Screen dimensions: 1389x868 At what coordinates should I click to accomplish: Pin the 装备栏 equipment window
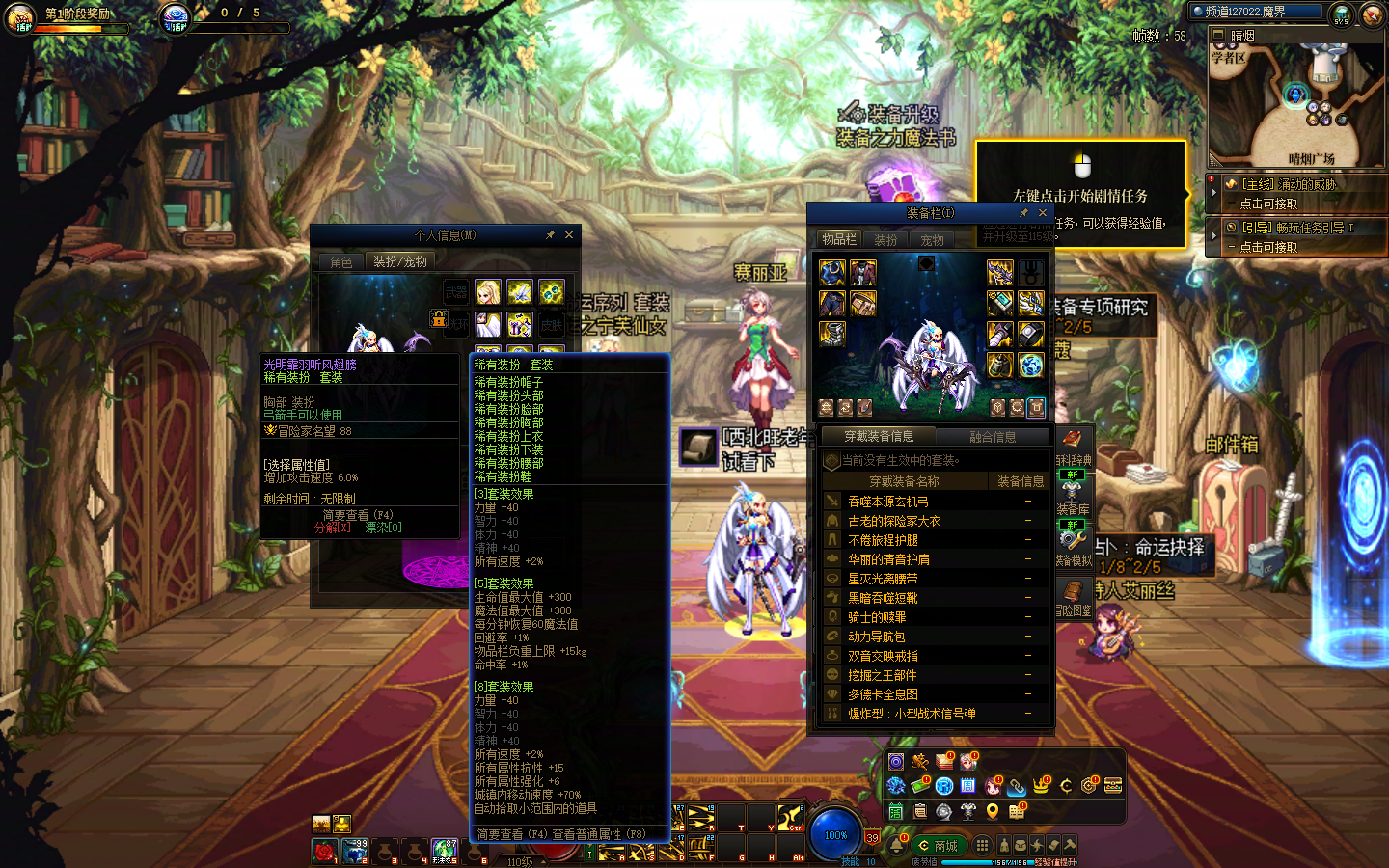[1023, 213]
